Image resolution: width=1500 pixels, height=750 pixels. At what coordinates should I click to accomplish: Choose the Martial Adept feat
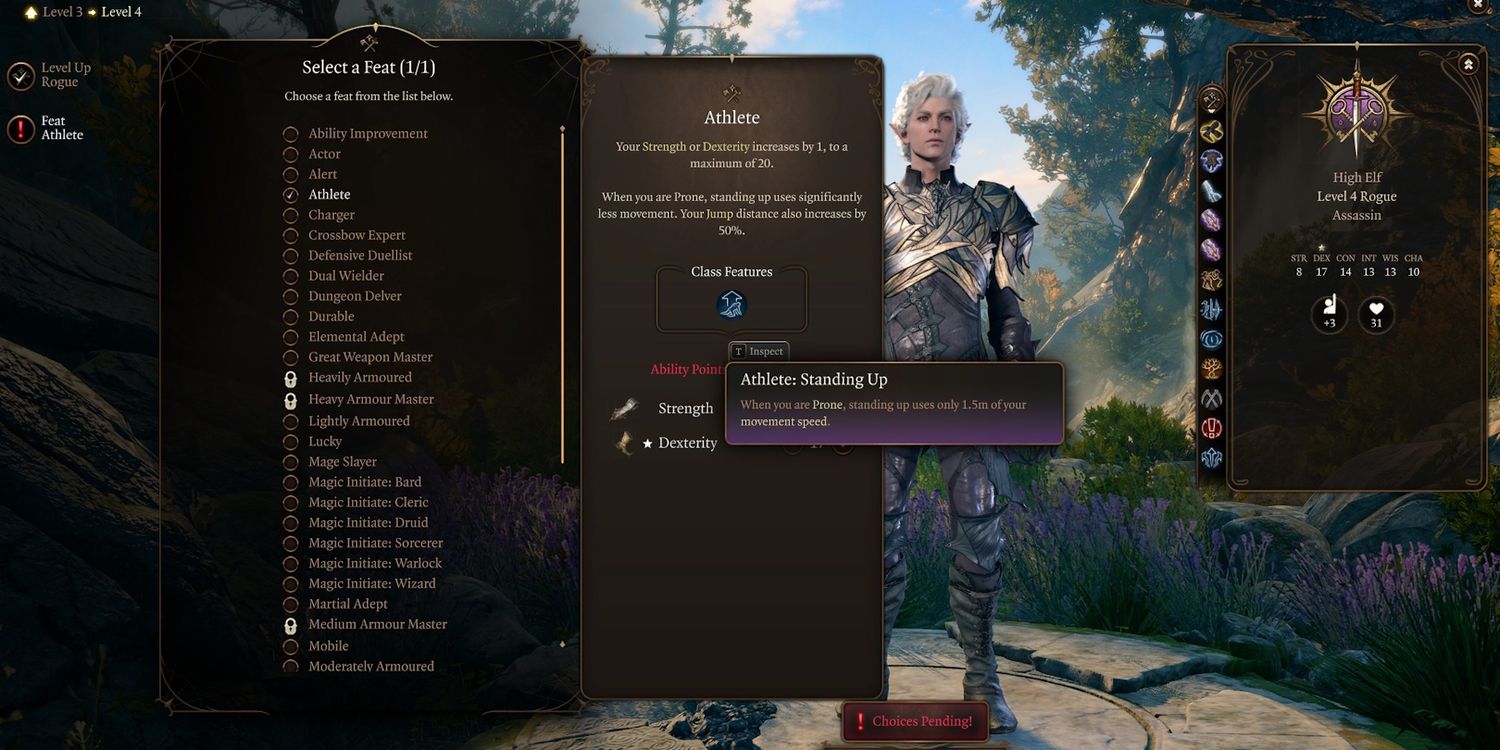[347, 604]
